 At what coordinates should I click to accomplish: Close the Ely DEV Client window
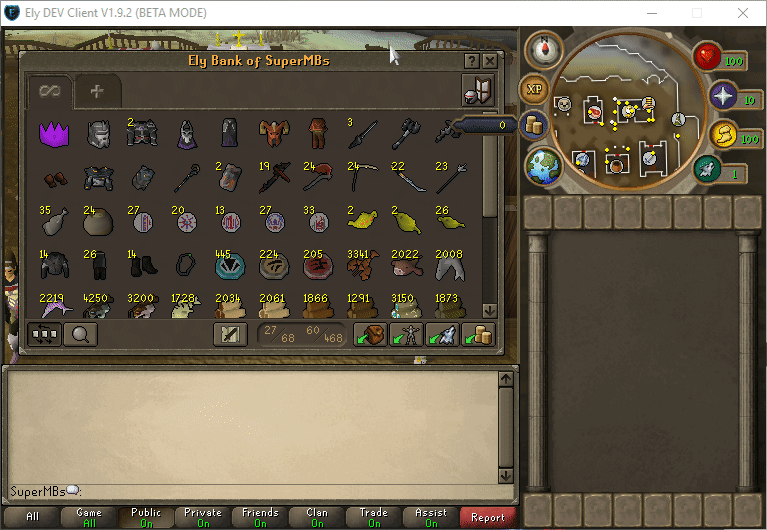(x=743, y=14)
